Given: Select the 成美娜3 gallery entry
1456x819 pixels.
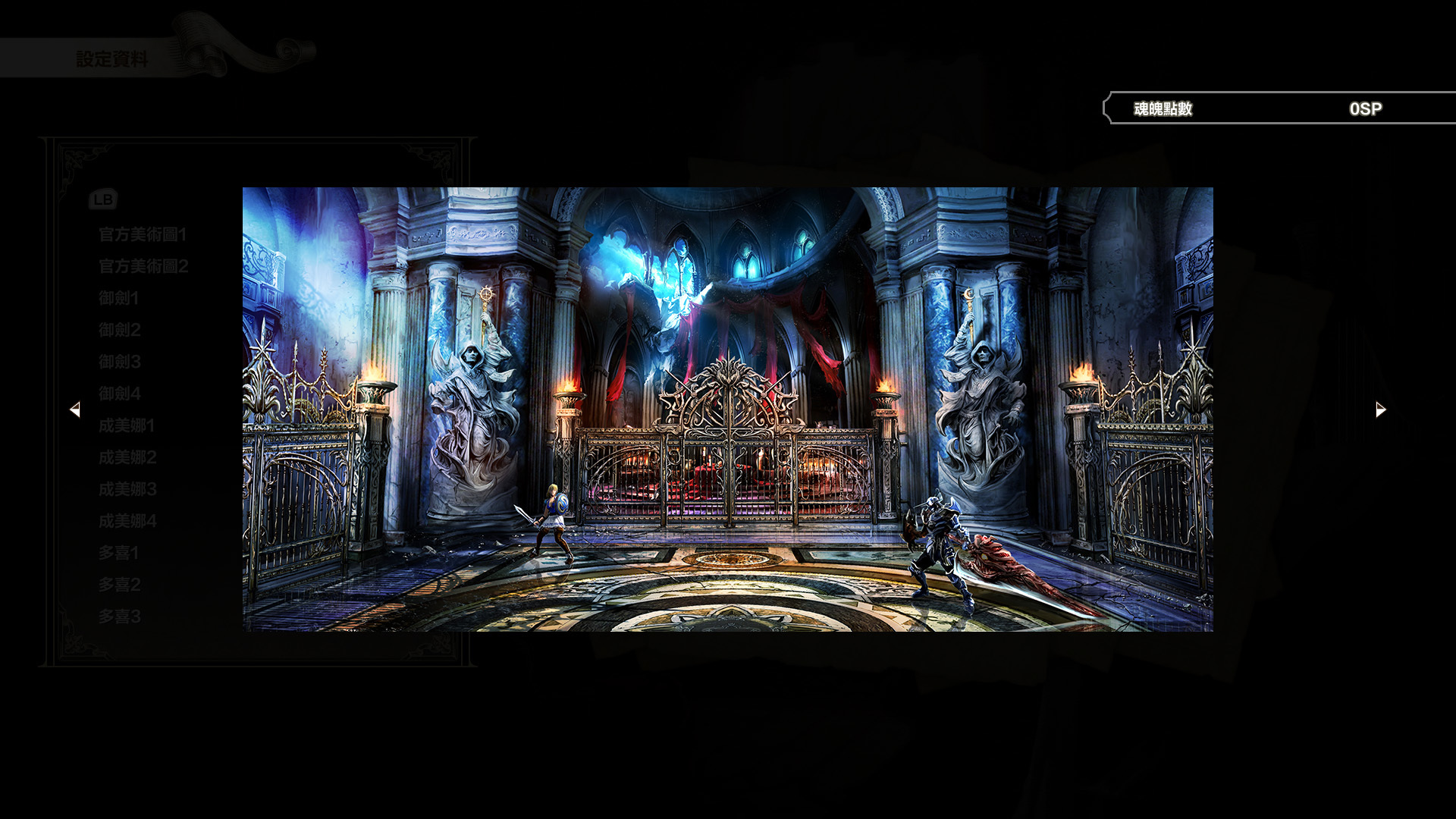Looking at the screenshot, I should point(126,489).
